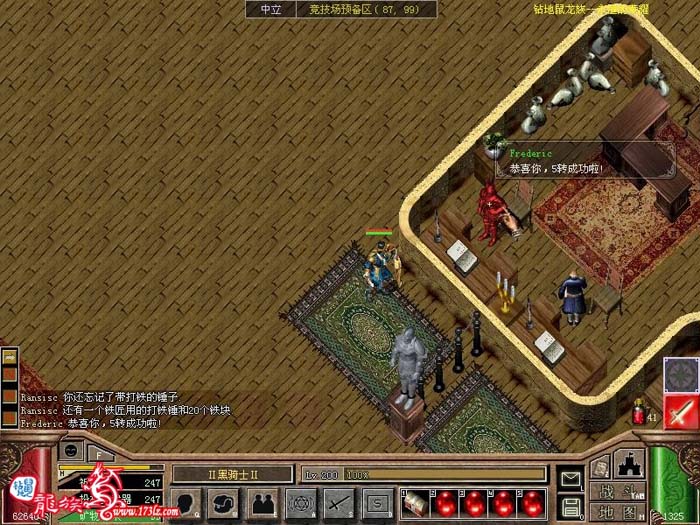
Task: Open the two-person silhouette party button
Action: (x=263, y=502)
